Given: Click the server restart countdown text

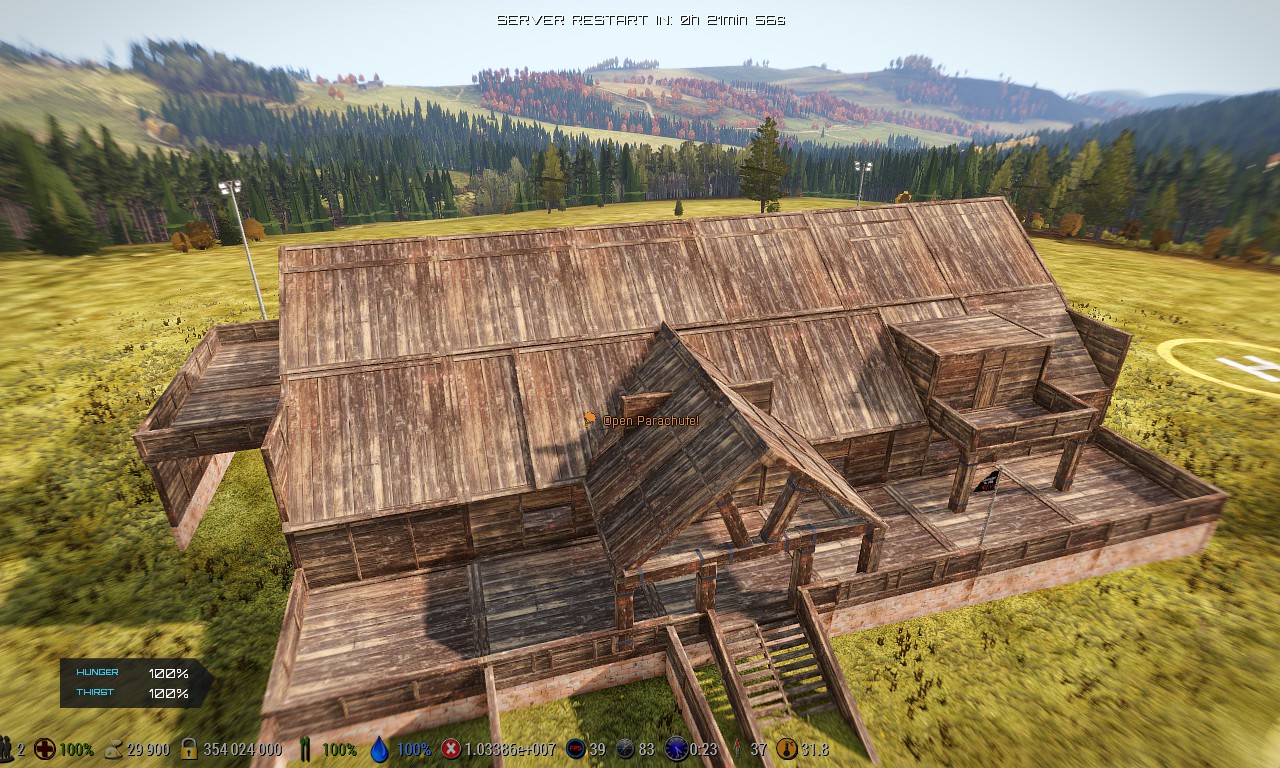Looking at the screenshot, I should [640, 16].
